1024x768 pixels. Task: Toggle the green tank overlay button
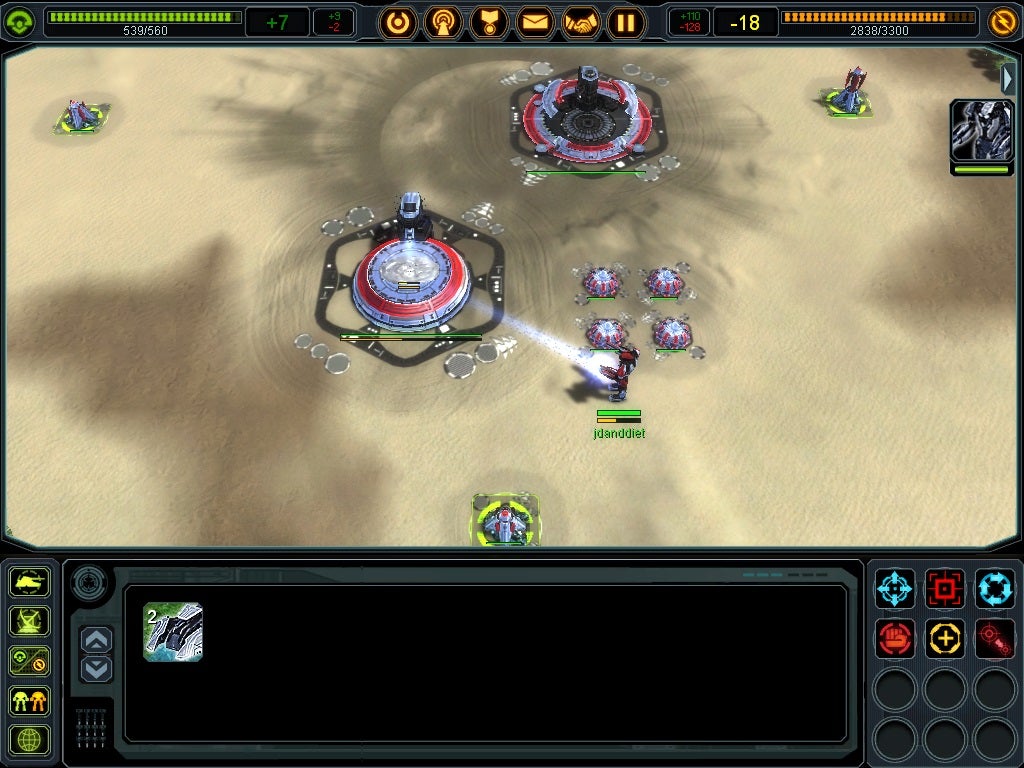point(30,581)
